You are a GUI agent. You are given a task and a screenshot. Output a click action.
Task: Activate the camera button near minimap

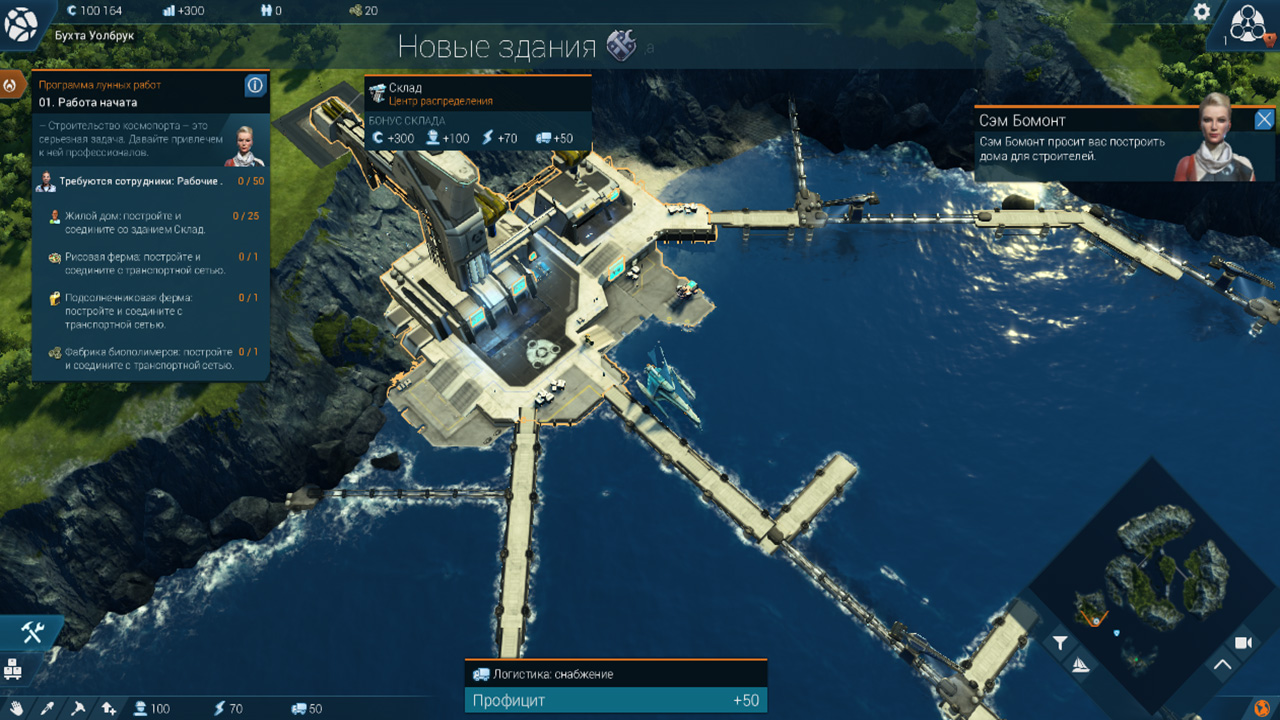(1243, 643)
